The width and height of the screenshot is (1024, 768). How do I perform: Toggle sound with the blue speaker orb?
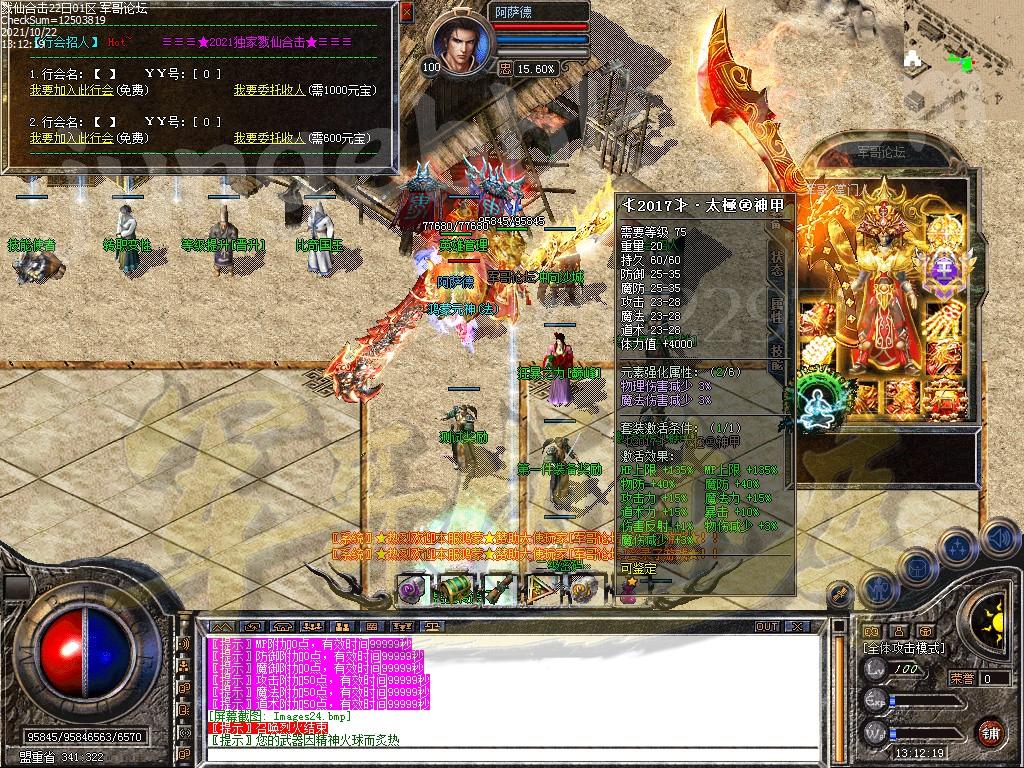[x=999, y=538]
